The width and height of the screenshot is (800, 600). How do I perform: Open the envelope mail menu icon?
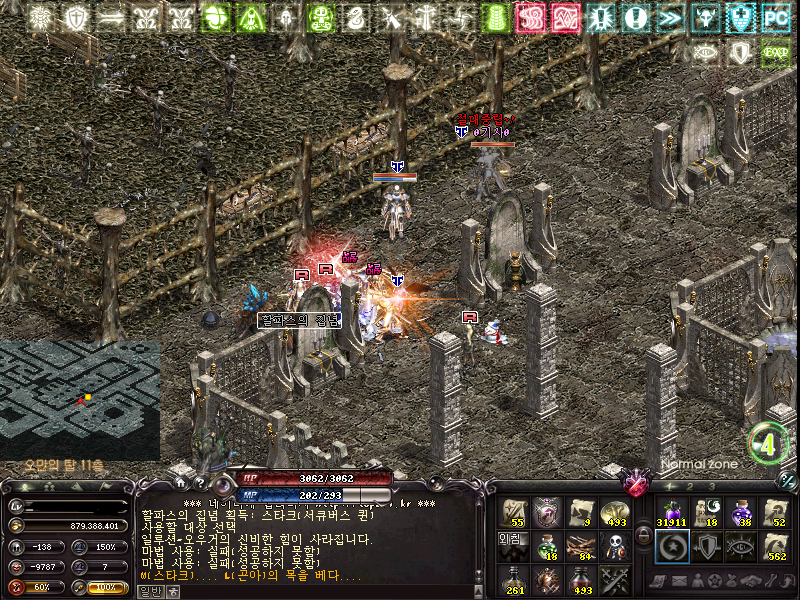(681, 581)
